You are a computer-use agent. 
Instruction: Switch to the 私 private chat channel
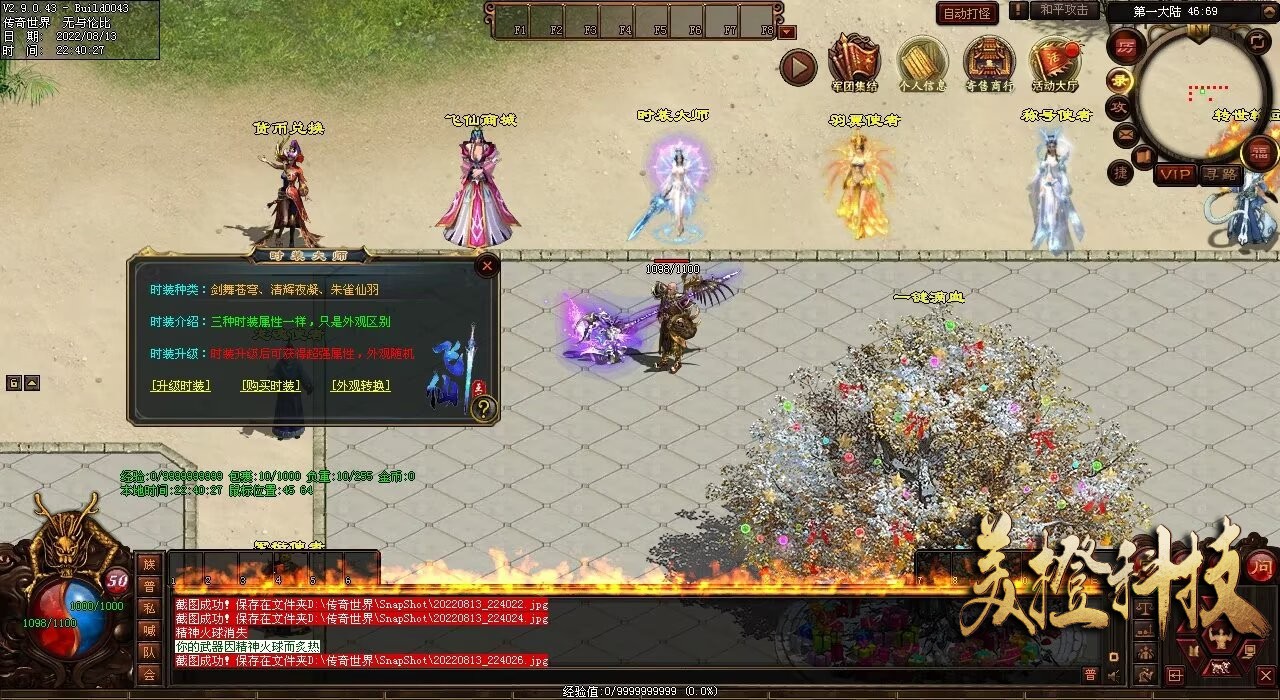click(149, 608)
